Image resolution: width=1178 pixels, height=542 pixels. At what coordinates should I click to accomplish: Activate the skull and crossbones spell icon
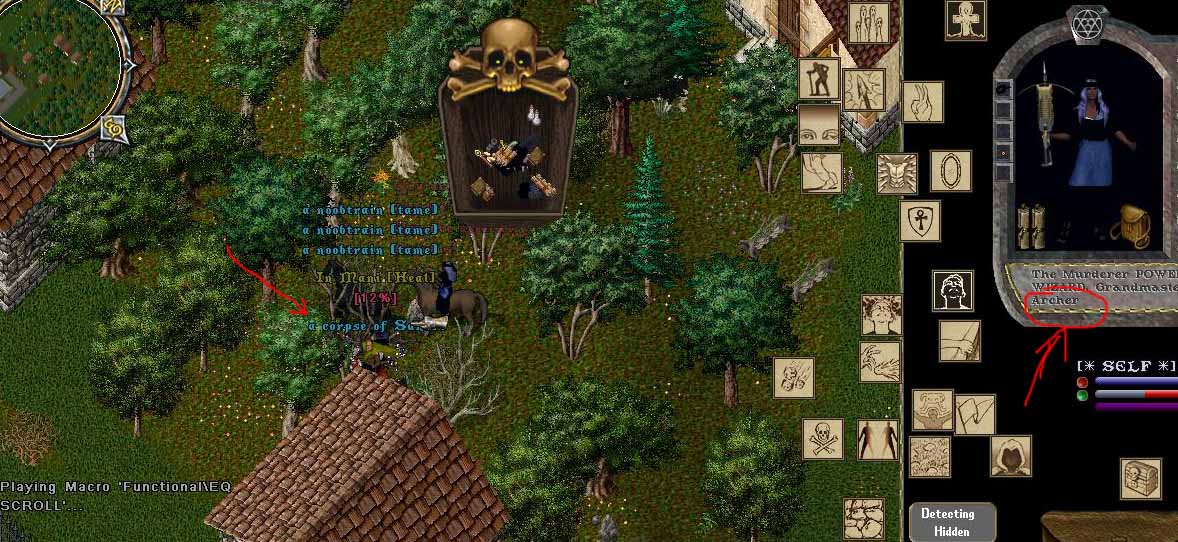pyautogui.click(x=823, y=438)
